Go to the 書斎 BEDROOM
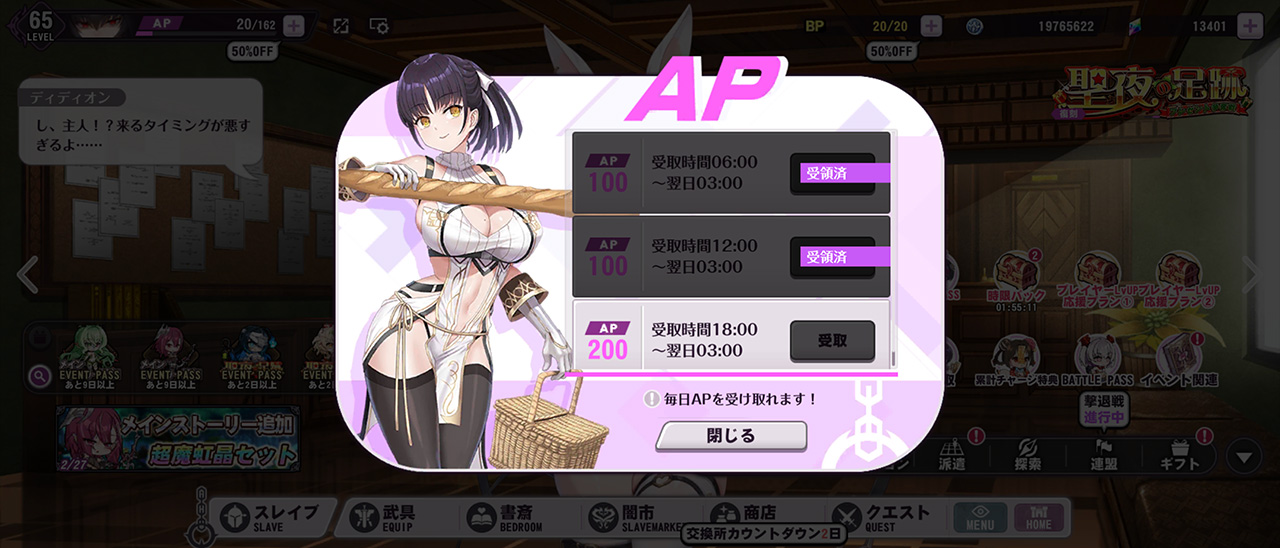 click(x=505, y=517)
